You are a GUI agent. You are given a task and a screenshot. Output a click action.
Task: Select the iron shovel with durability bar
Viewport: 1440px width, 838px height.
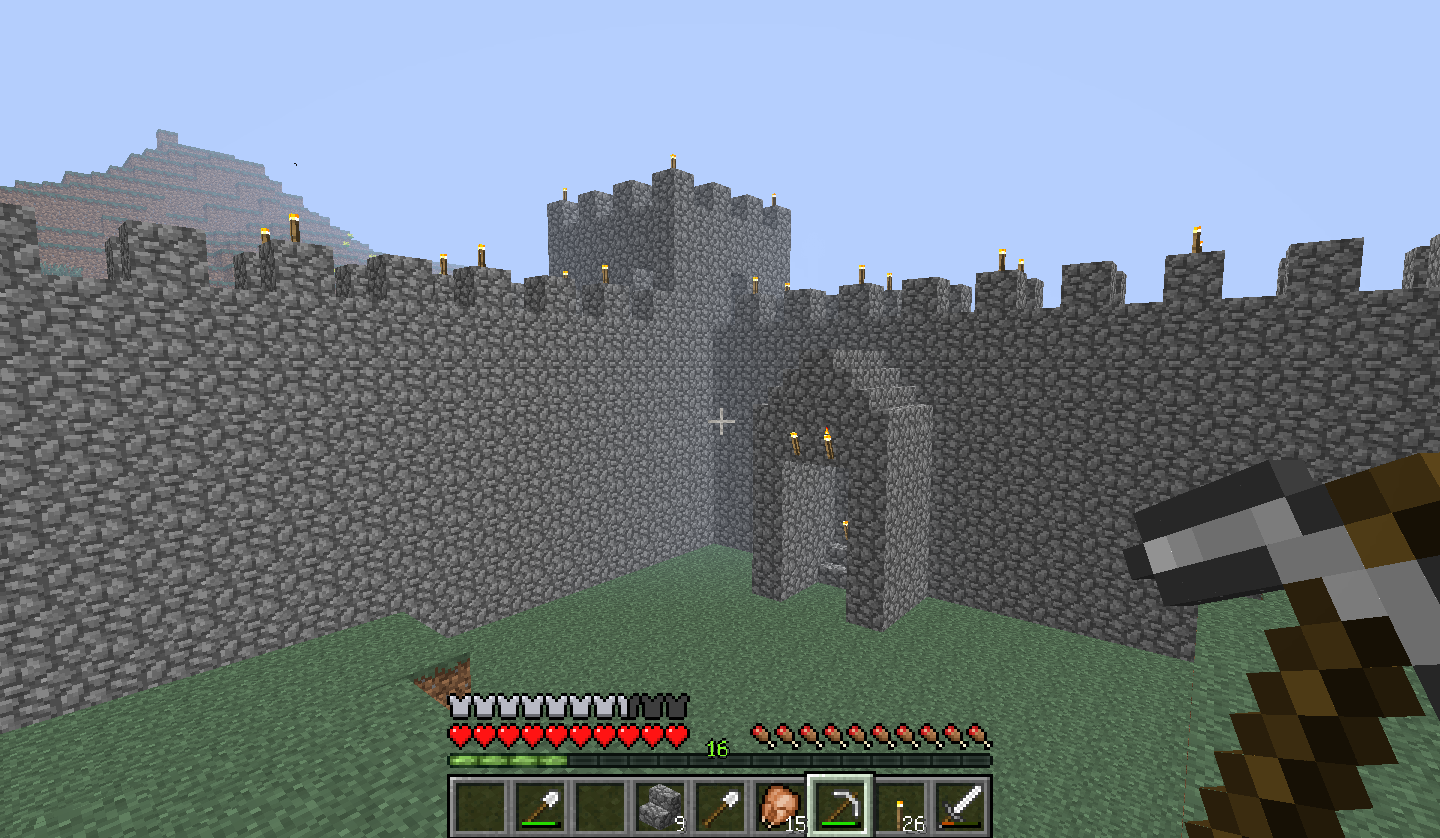pos(540,805)
